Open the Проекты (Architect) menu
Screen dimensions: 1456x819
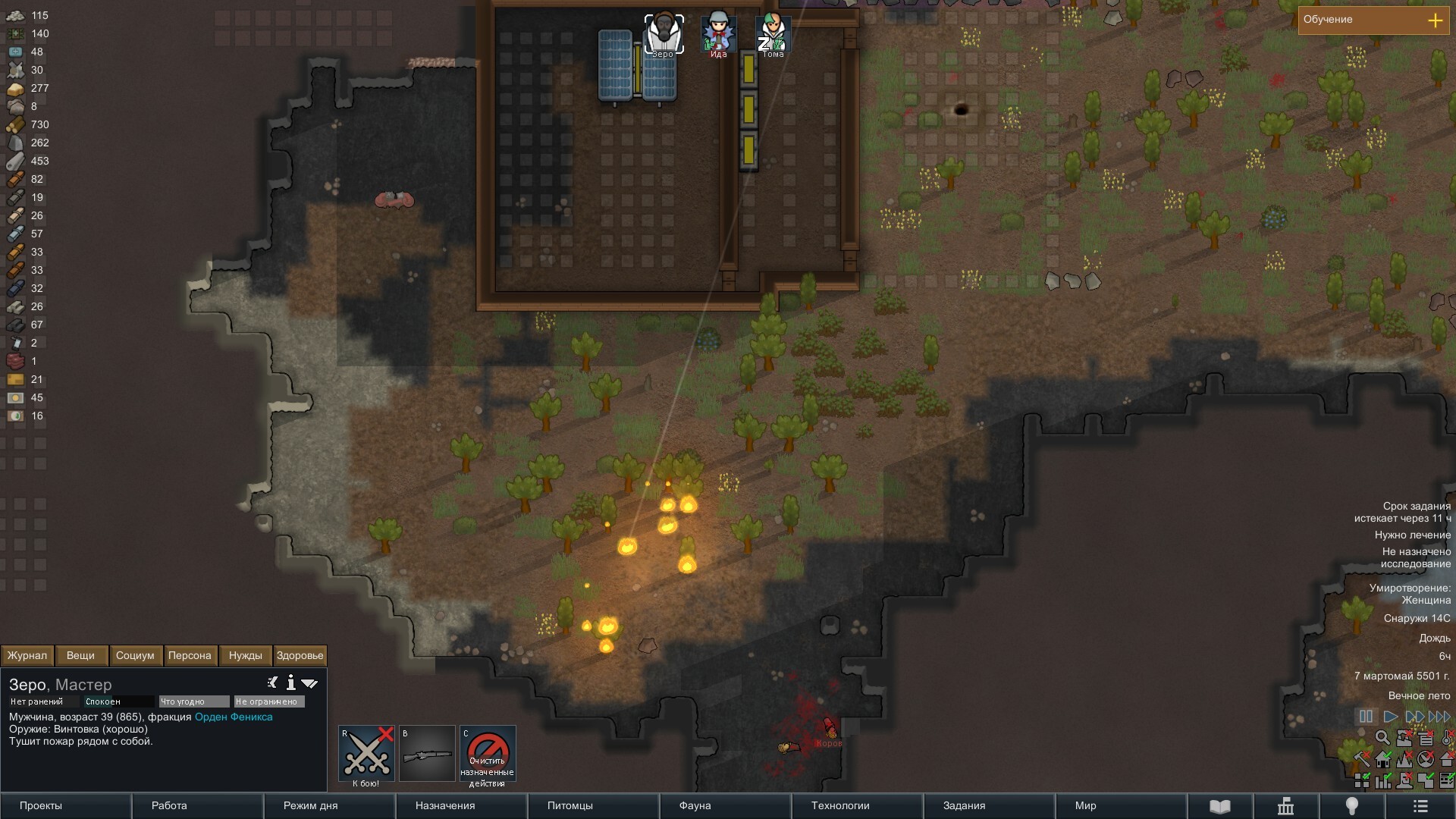click(41, 805)
